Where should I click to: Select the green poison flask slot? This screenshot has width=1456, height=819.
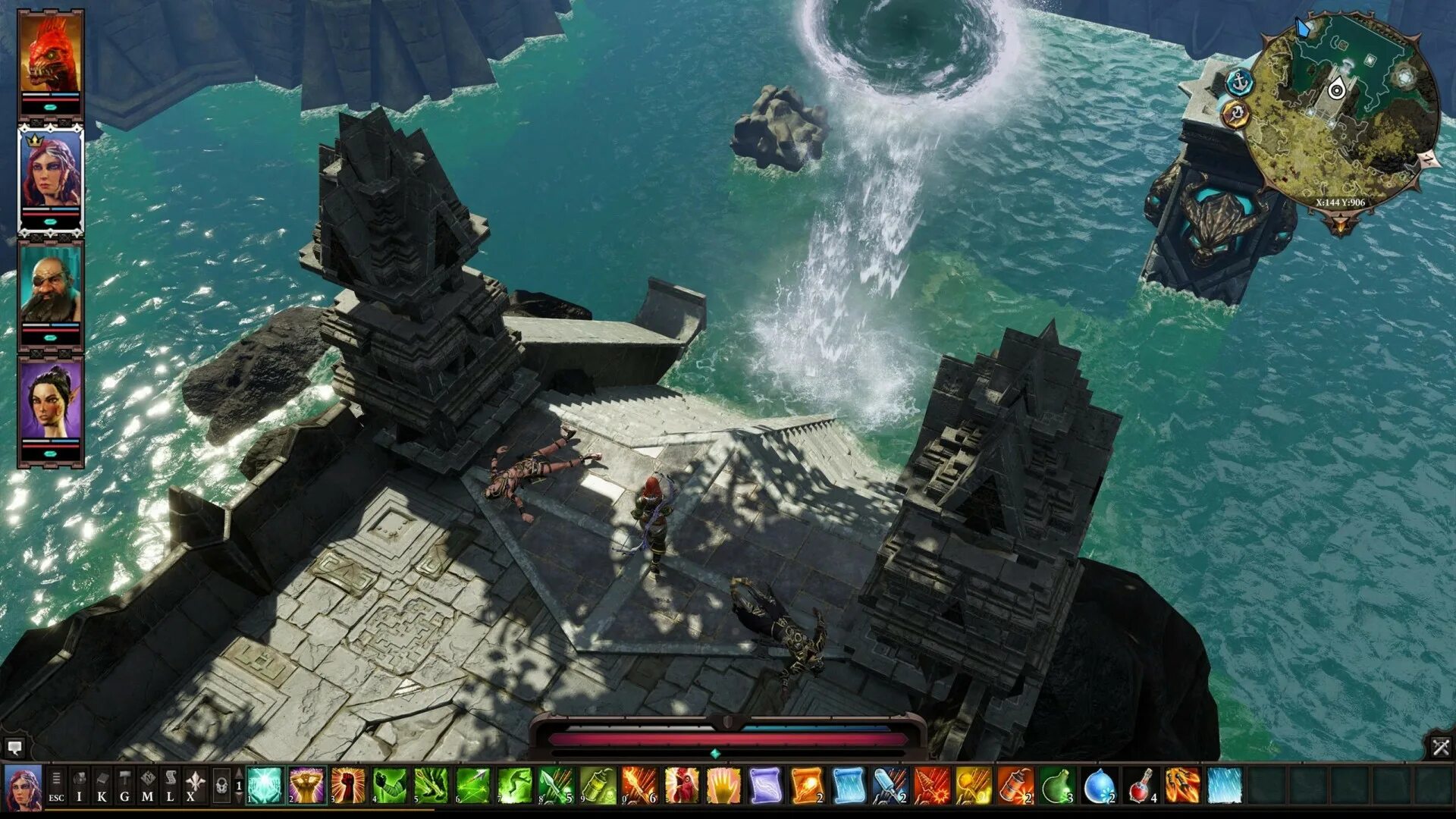tap(1057, 786)
